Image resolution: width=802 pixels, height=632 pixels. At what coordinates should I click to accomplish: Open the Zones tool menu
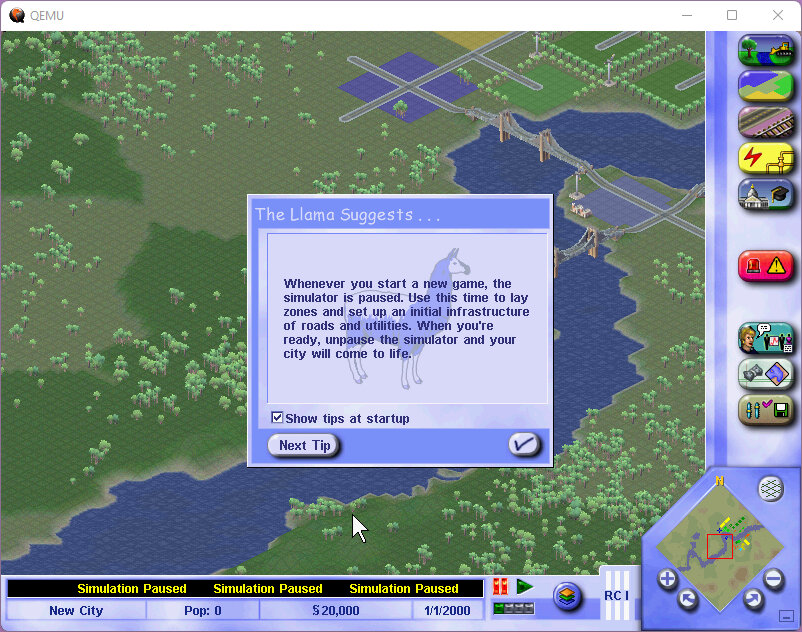765,87
